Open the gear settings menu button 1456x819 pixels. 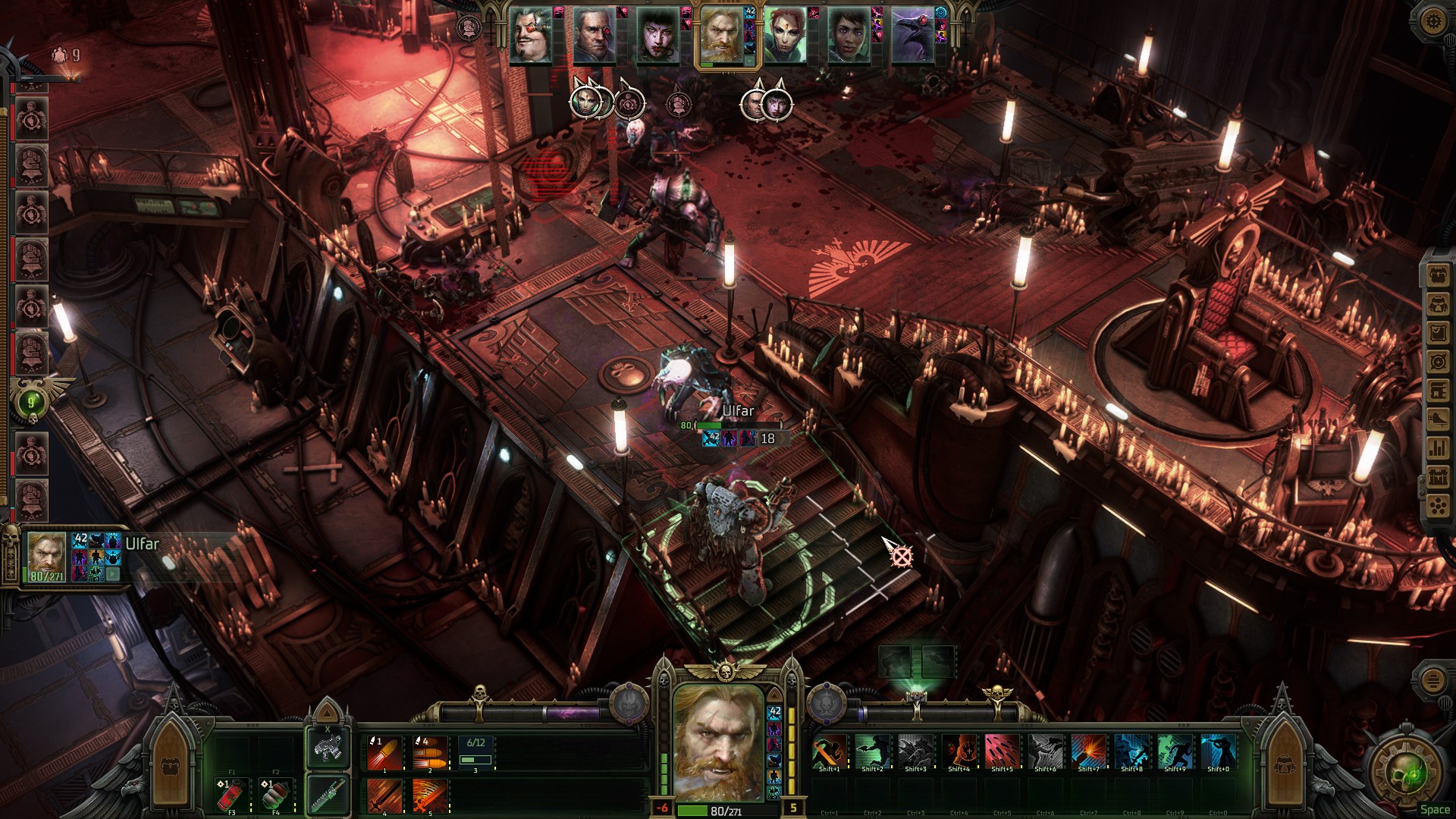pyautogui.click(x=1432, y=21)
